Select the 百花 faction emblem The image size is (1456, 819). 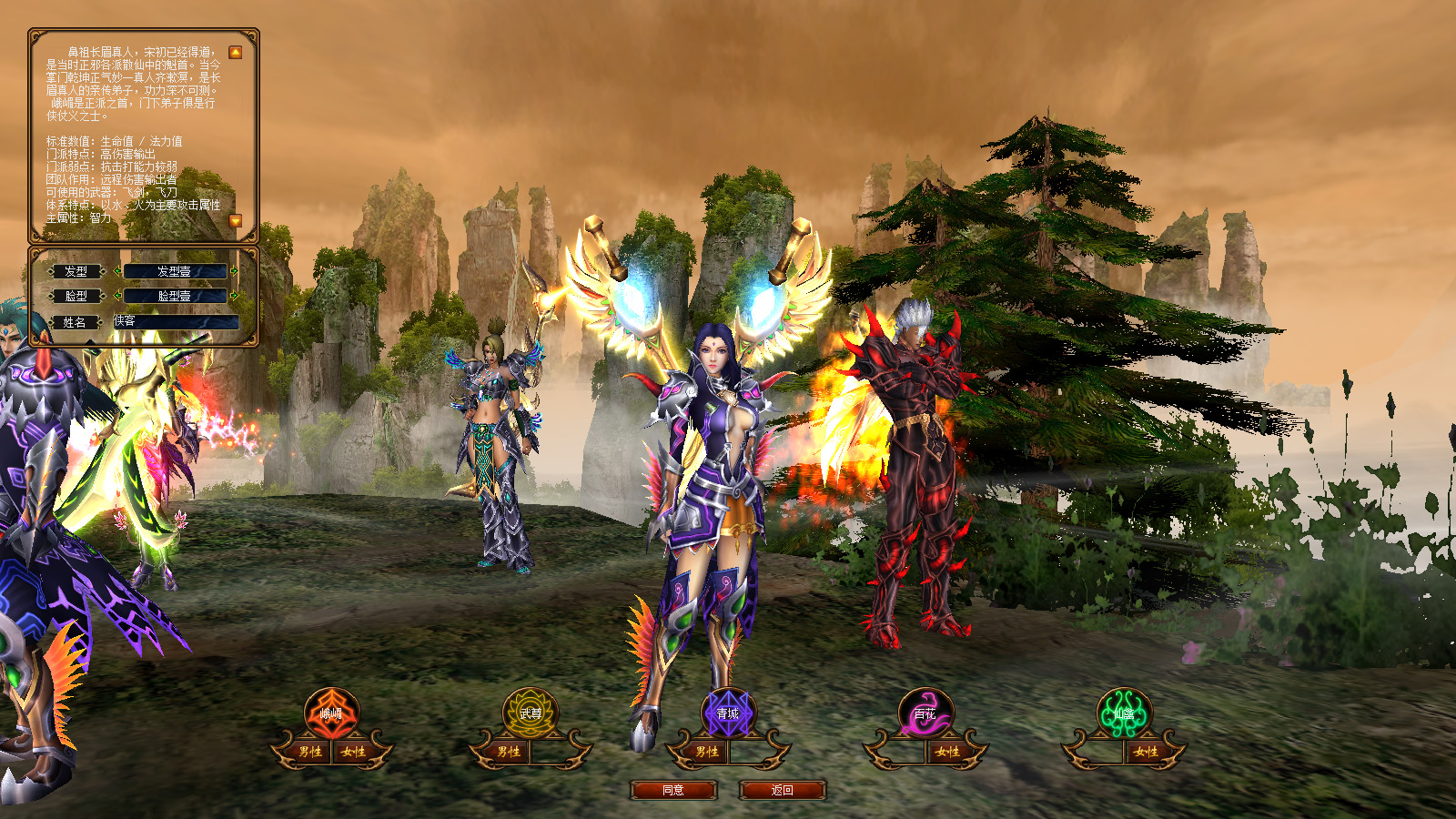click(925, 713)
